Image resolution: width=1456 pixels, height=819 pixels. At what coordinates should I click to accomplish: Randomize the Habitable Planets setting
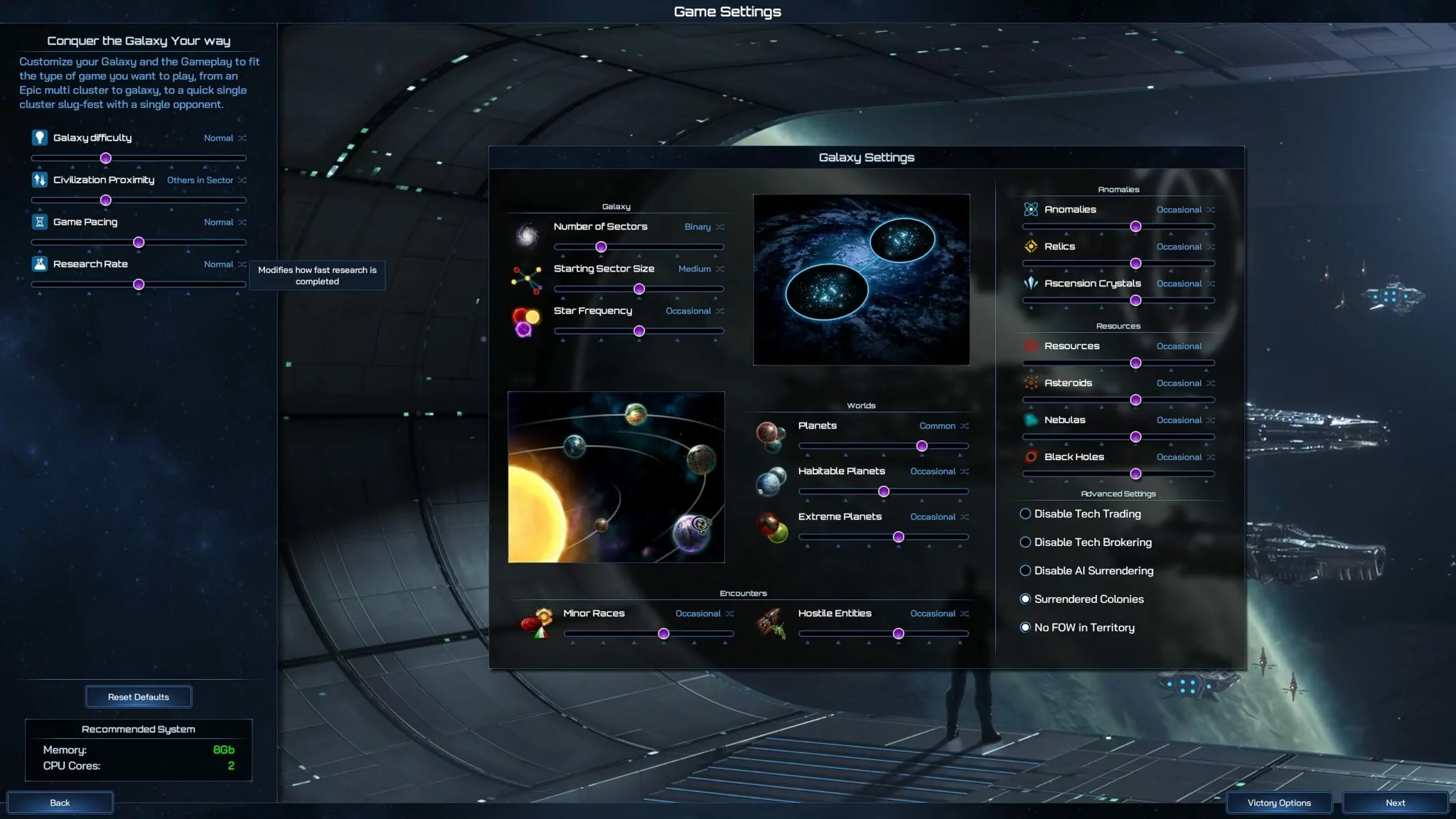pos(965,471)
